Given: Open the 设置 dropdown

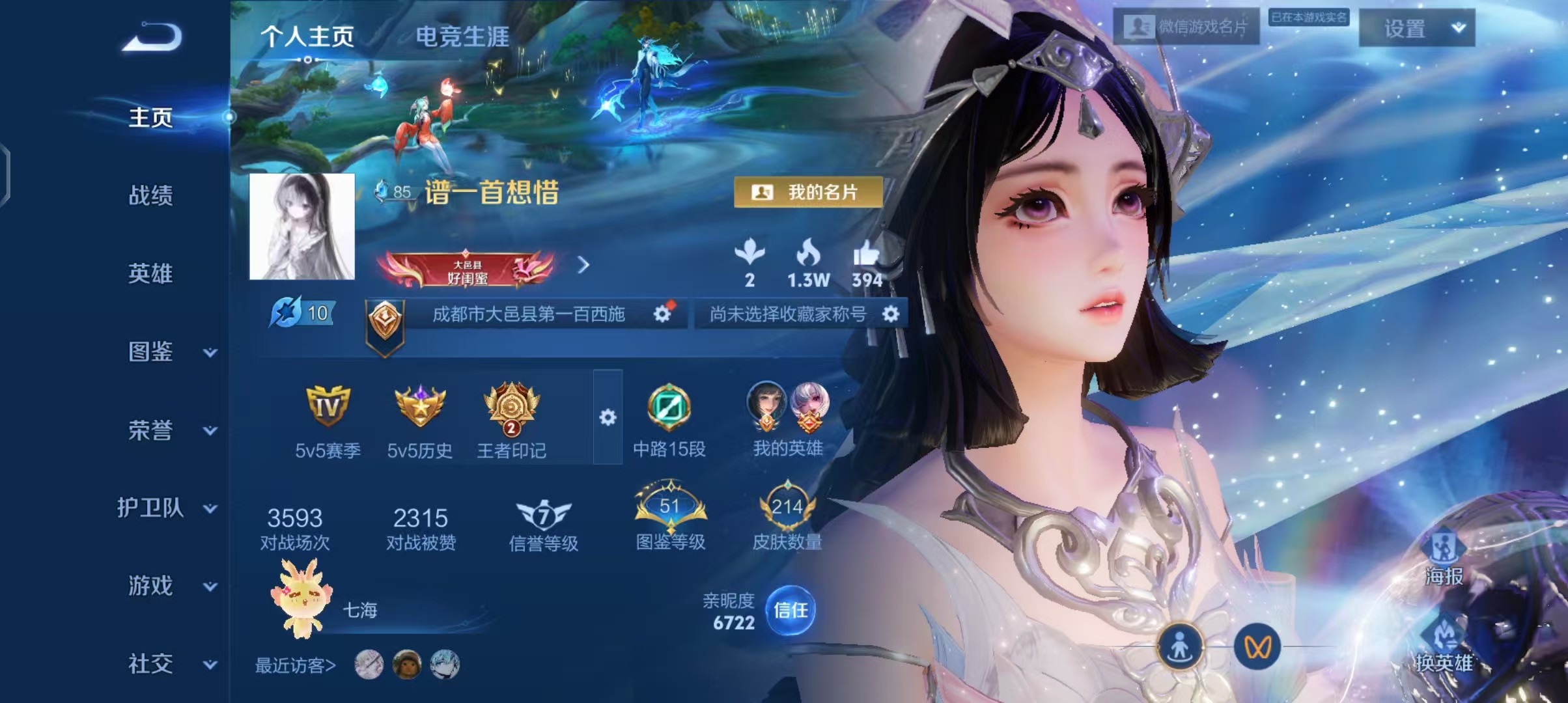Looking at the screenshot, I should point(1417,28).
